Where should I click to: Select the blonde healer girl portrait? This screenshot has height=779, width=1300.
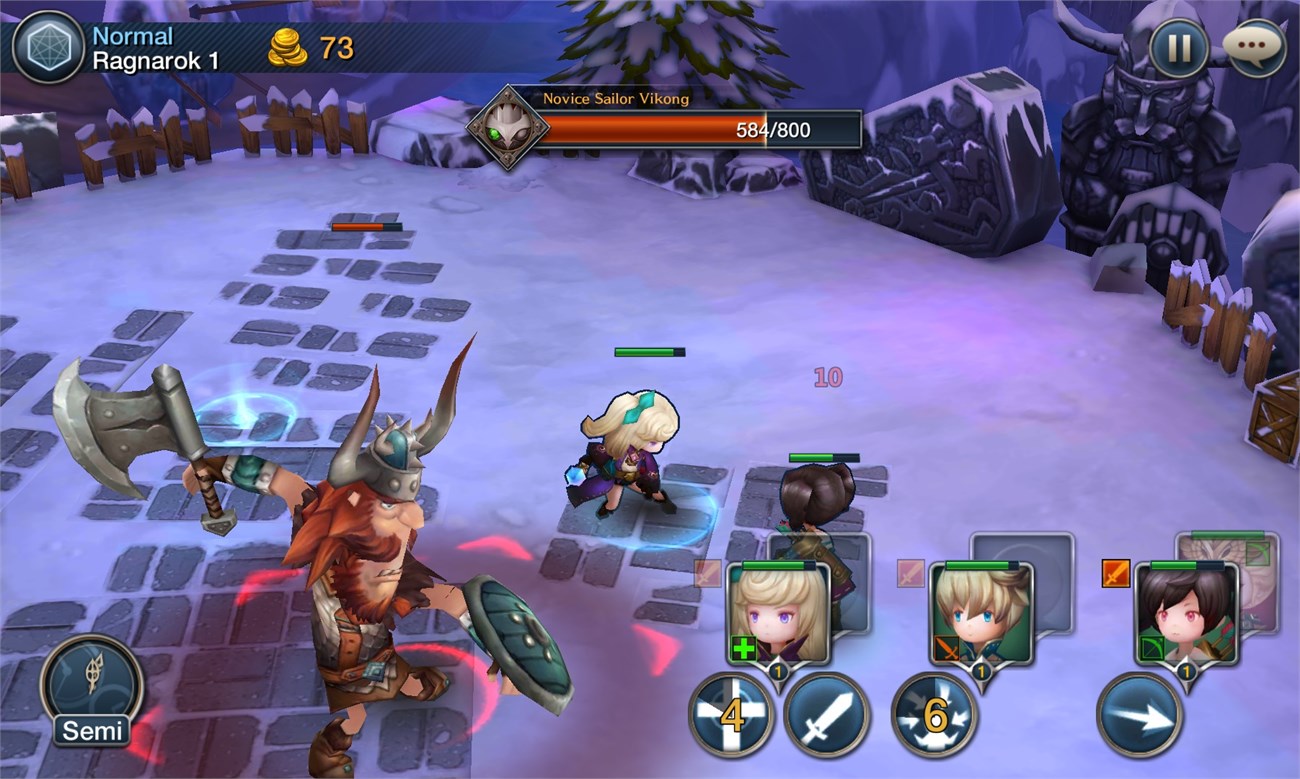[x=779, y=615]
